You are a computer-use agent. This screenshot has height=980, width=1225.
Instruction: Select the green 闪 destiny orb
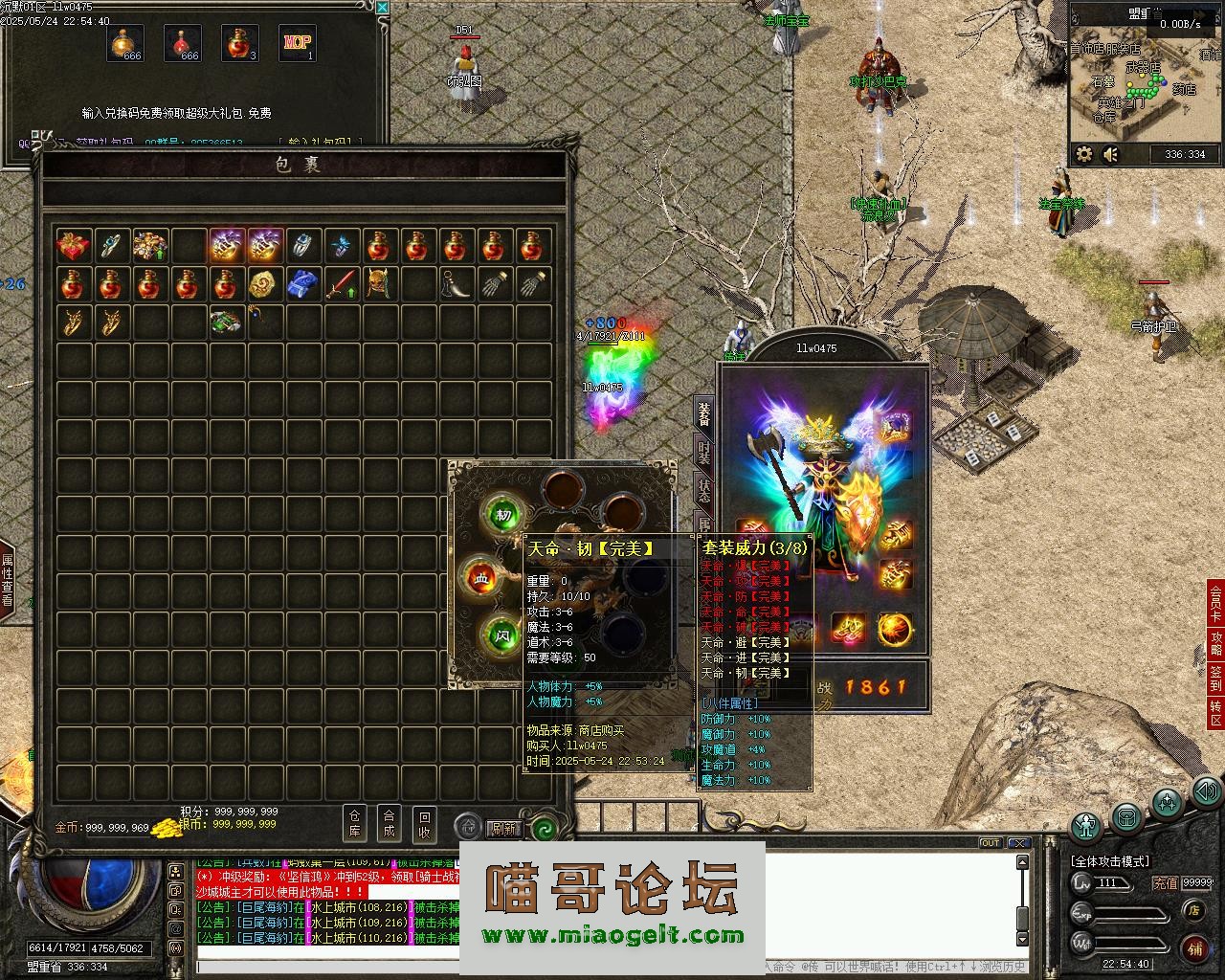pos(503,634)
